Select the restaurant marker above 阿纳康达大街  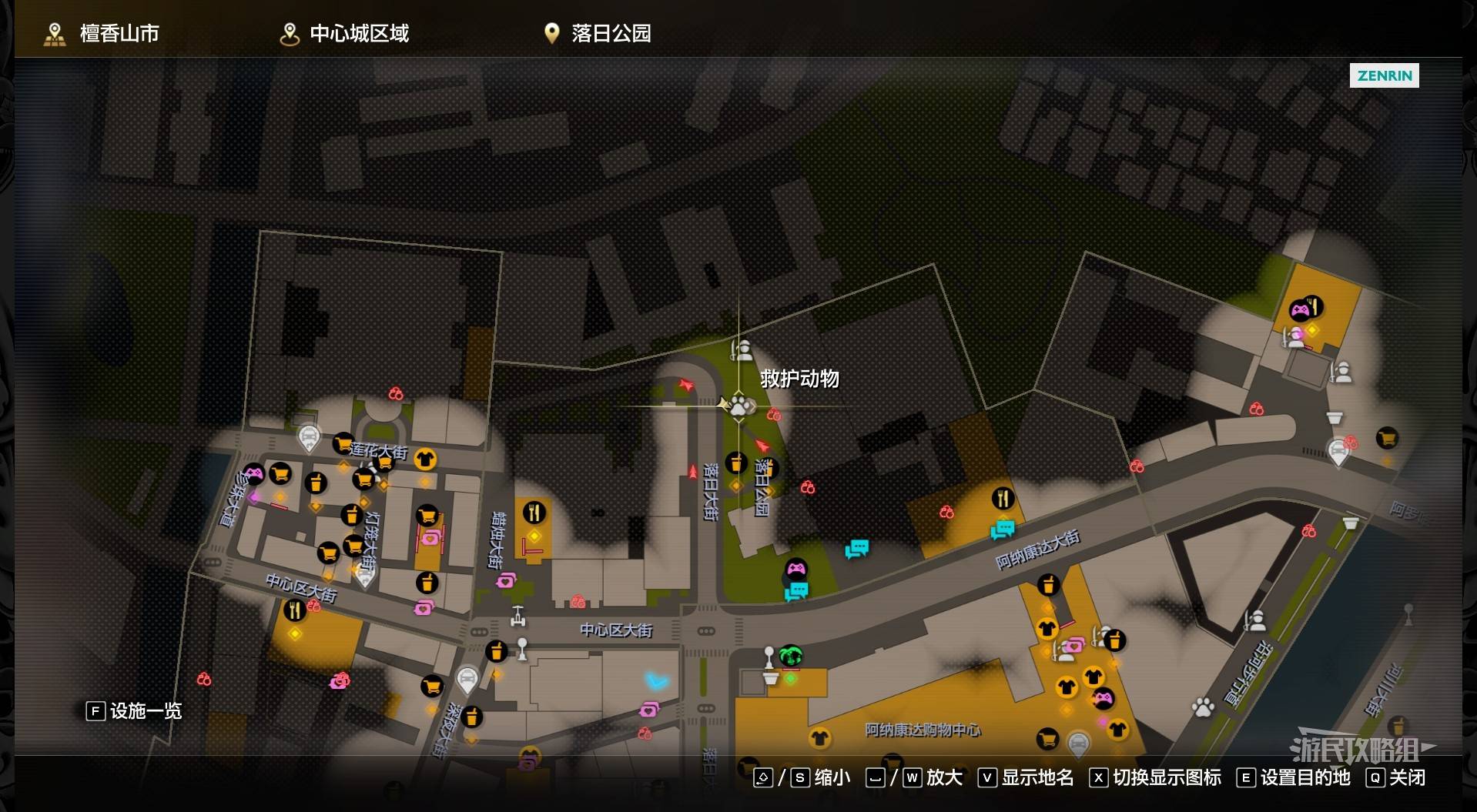[1002, 499]
